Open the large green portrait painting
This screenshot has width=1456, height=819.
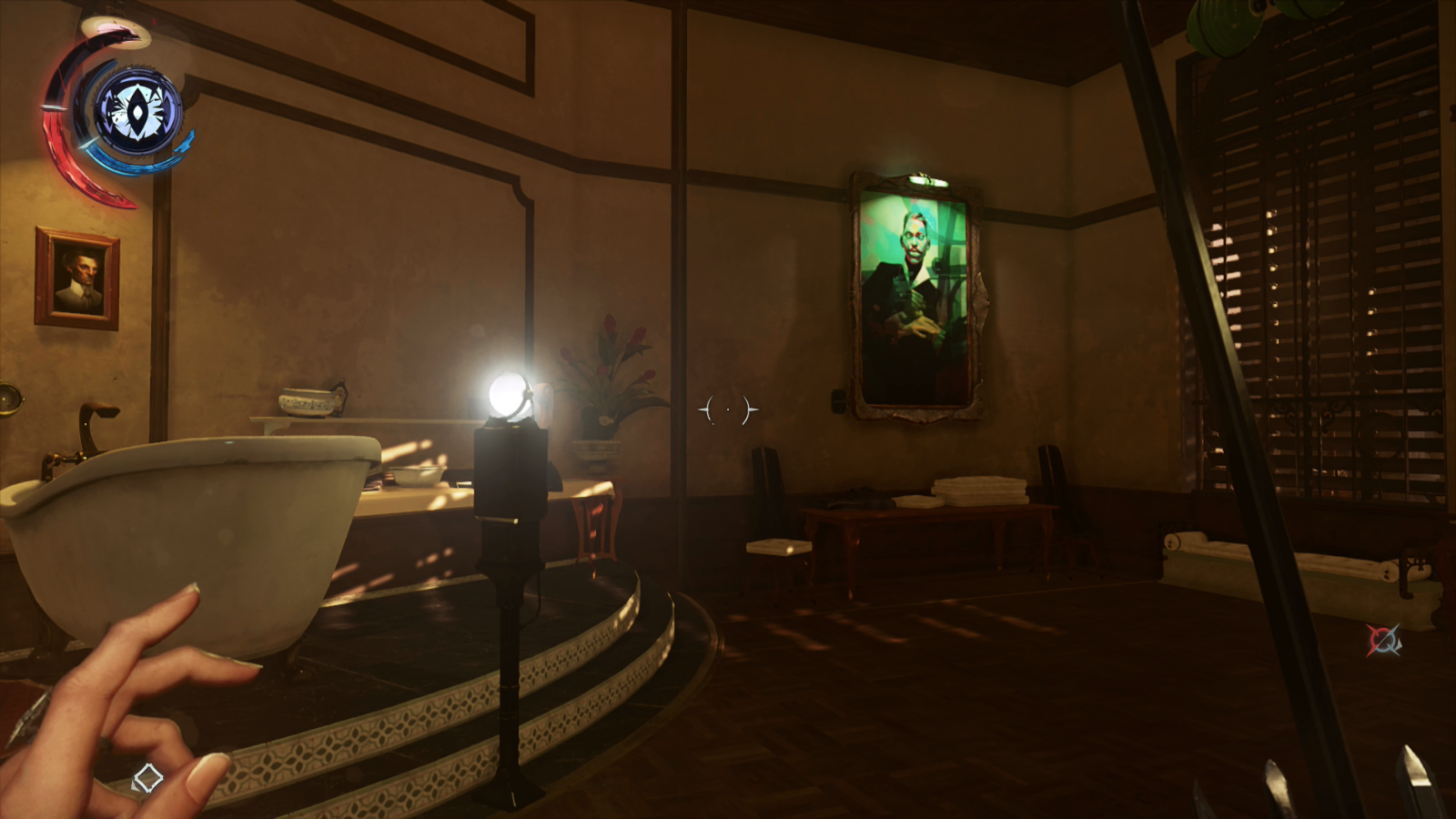915,291
